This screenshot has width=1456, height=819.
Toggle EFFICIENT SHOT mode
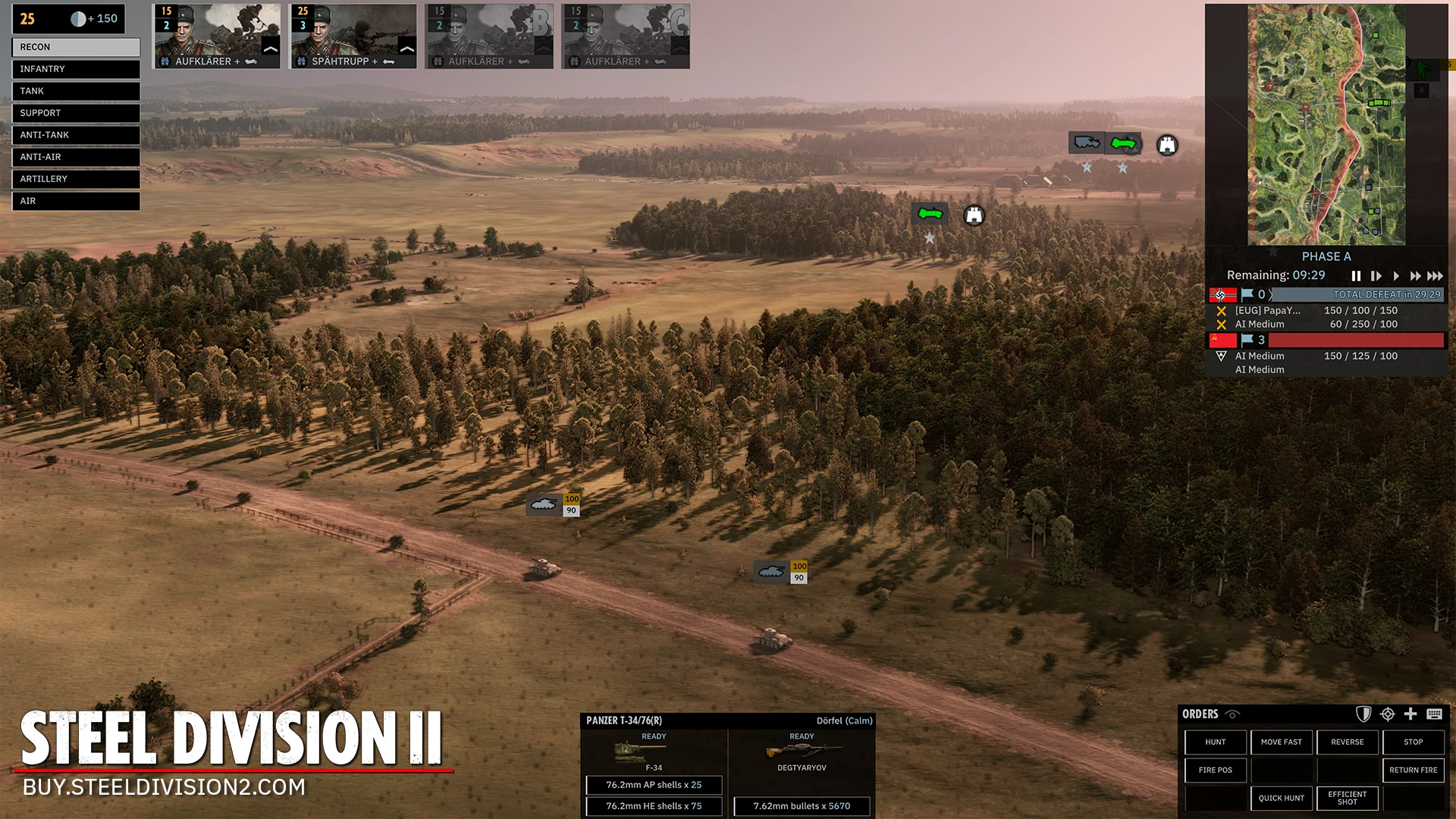point(1348,798)
